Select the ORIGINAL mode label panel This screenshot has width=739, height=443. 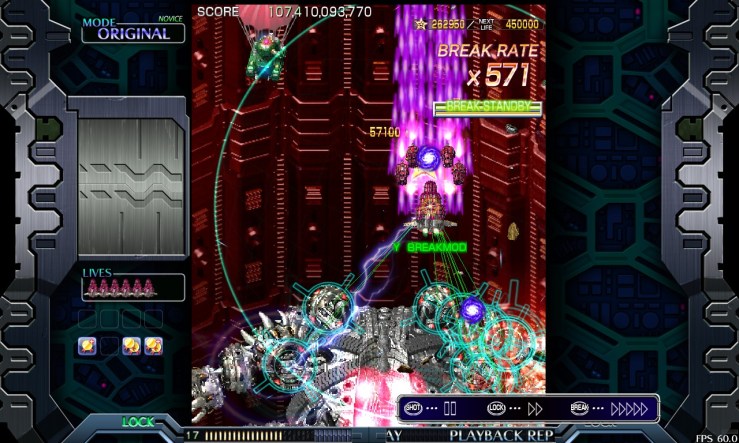click(133, 32)
